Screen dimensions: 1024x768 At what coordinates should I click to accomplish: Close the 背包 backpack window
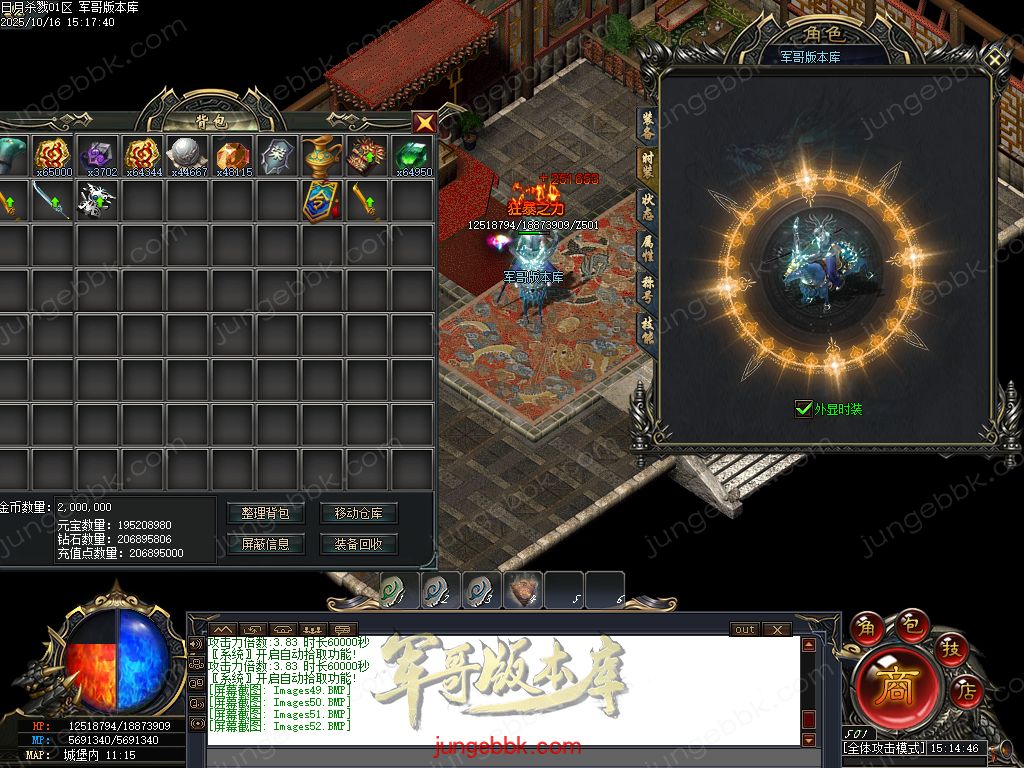[x=425, y=122]
